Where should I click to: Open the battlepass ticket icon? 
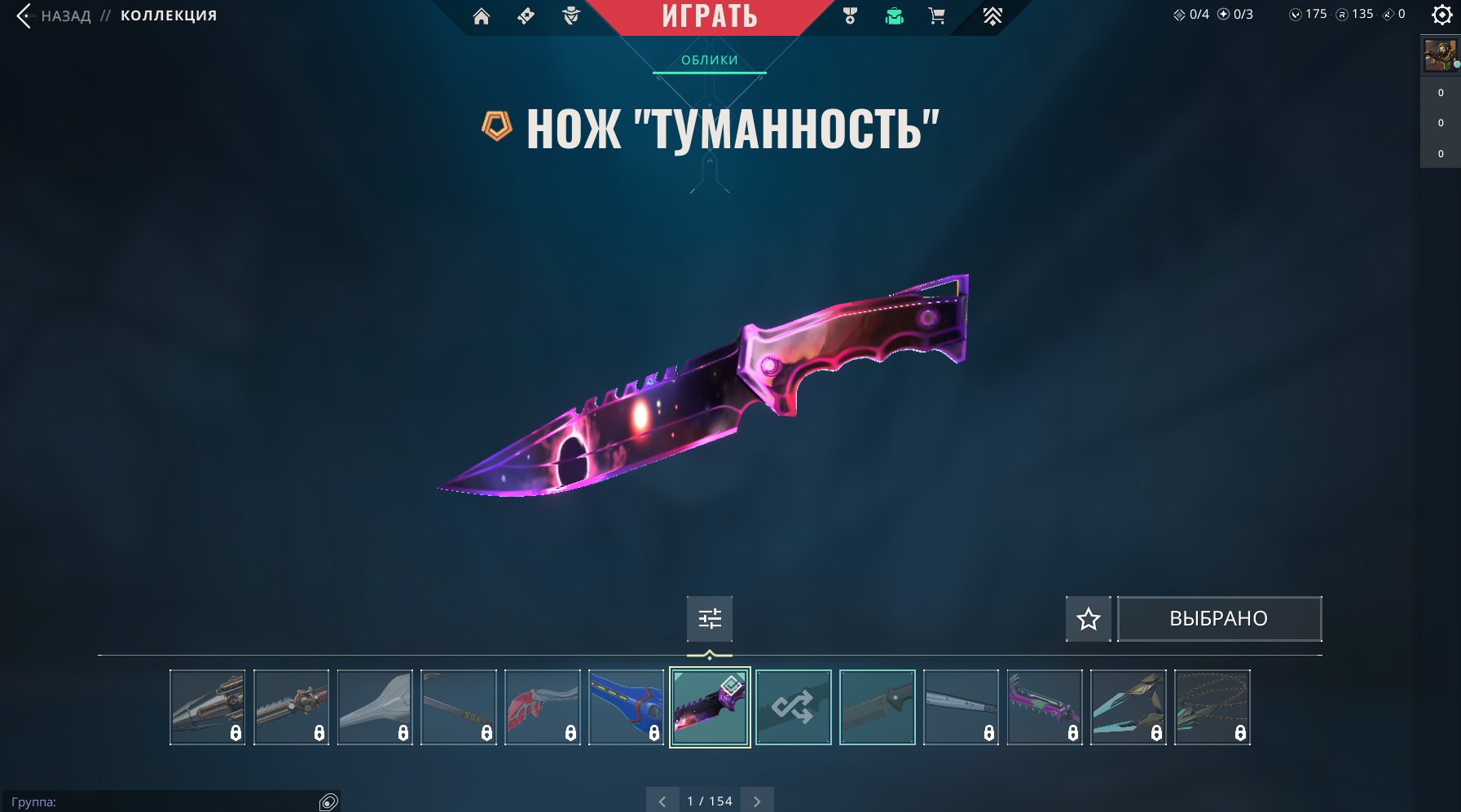[526, 15]
